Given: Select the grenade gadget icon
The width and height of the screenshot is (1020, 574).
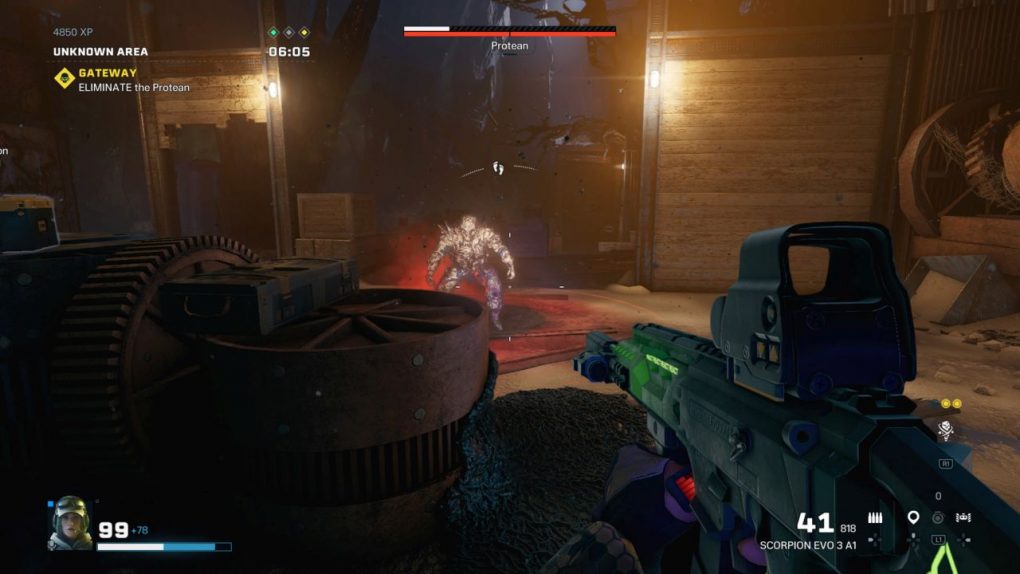Looking at the screenshot, I should (938, 518).
